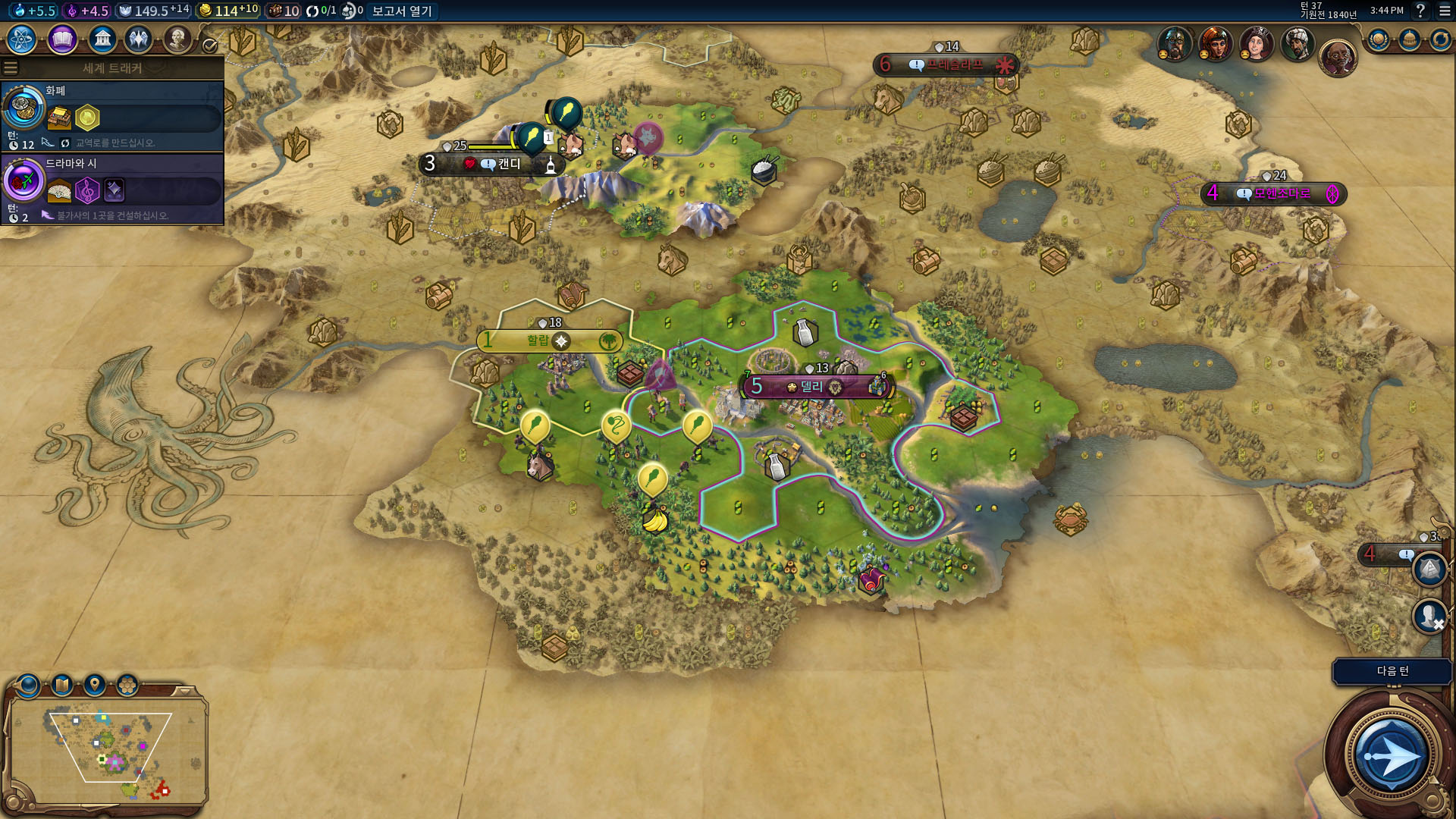Open the religion screen icon
This screenshot has width=1456, height=819.
tap(139, 39)
